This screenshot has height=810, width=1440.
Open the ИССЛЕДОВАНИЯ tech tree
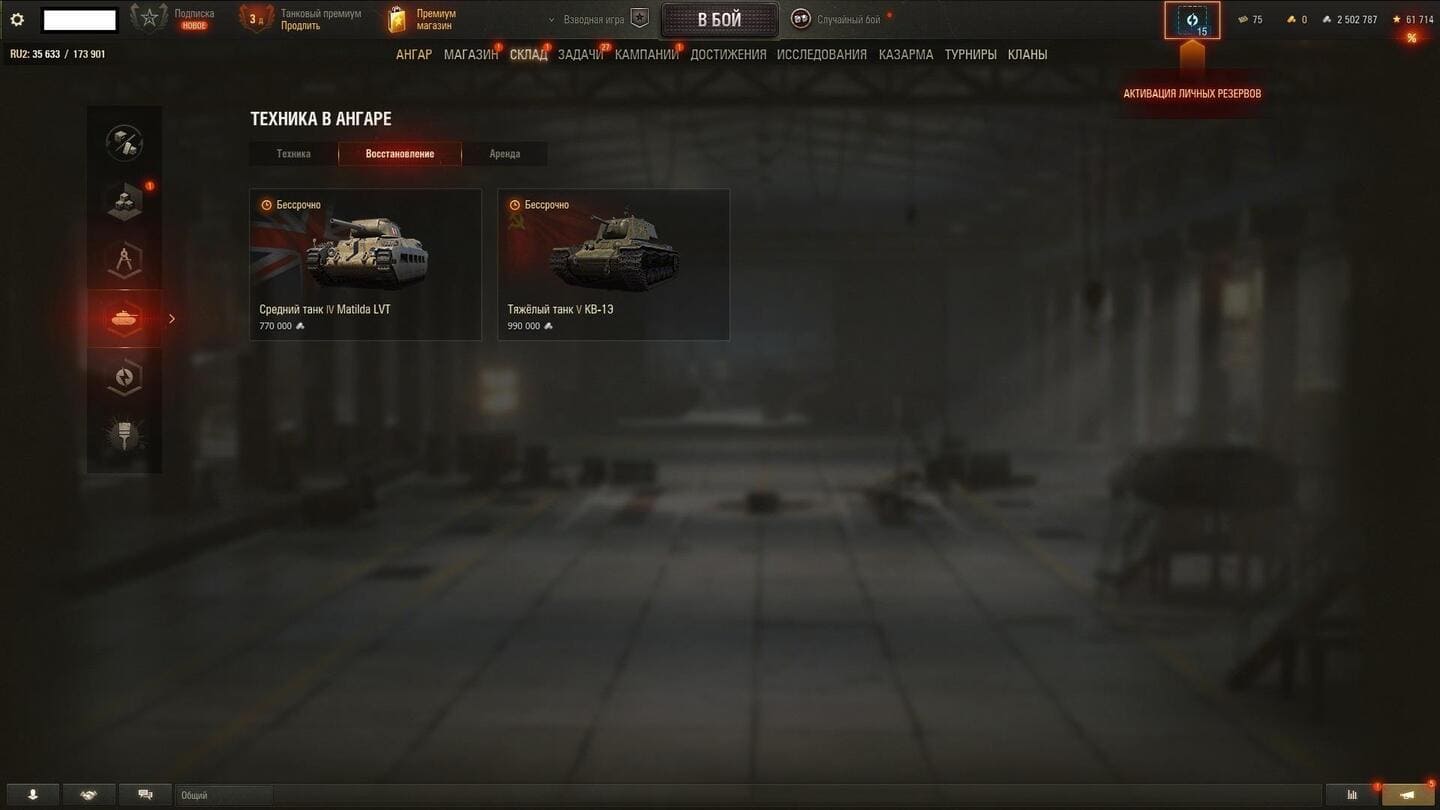click(x=822, y=55)
